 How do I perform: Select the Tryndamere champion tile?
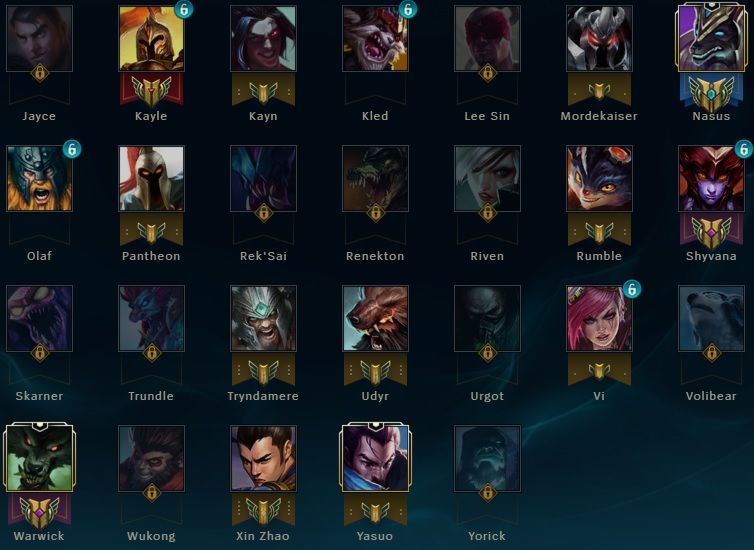(263, 318)
